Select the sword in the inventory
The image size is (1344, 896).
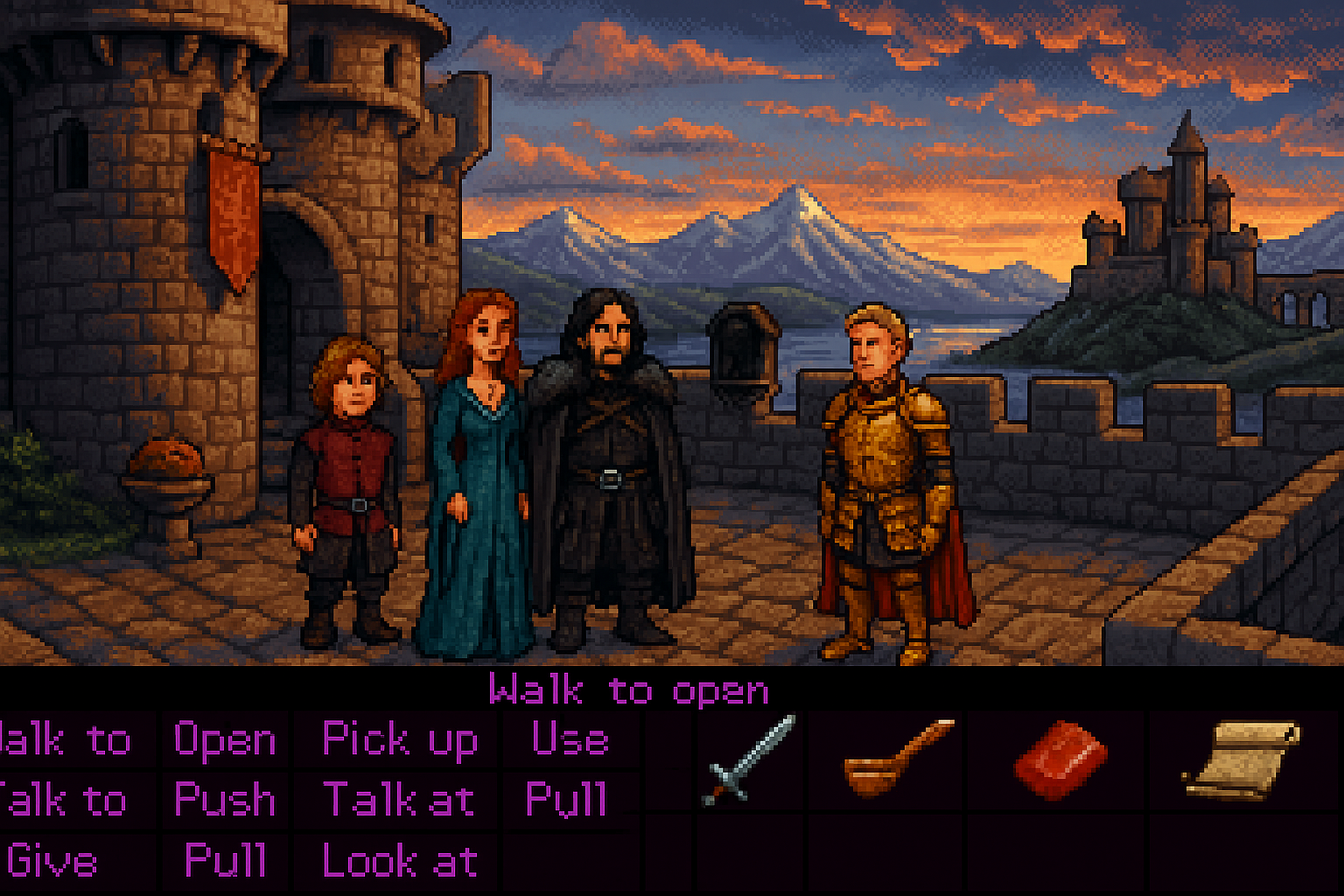pyautogui.click(x=749, y=759)
